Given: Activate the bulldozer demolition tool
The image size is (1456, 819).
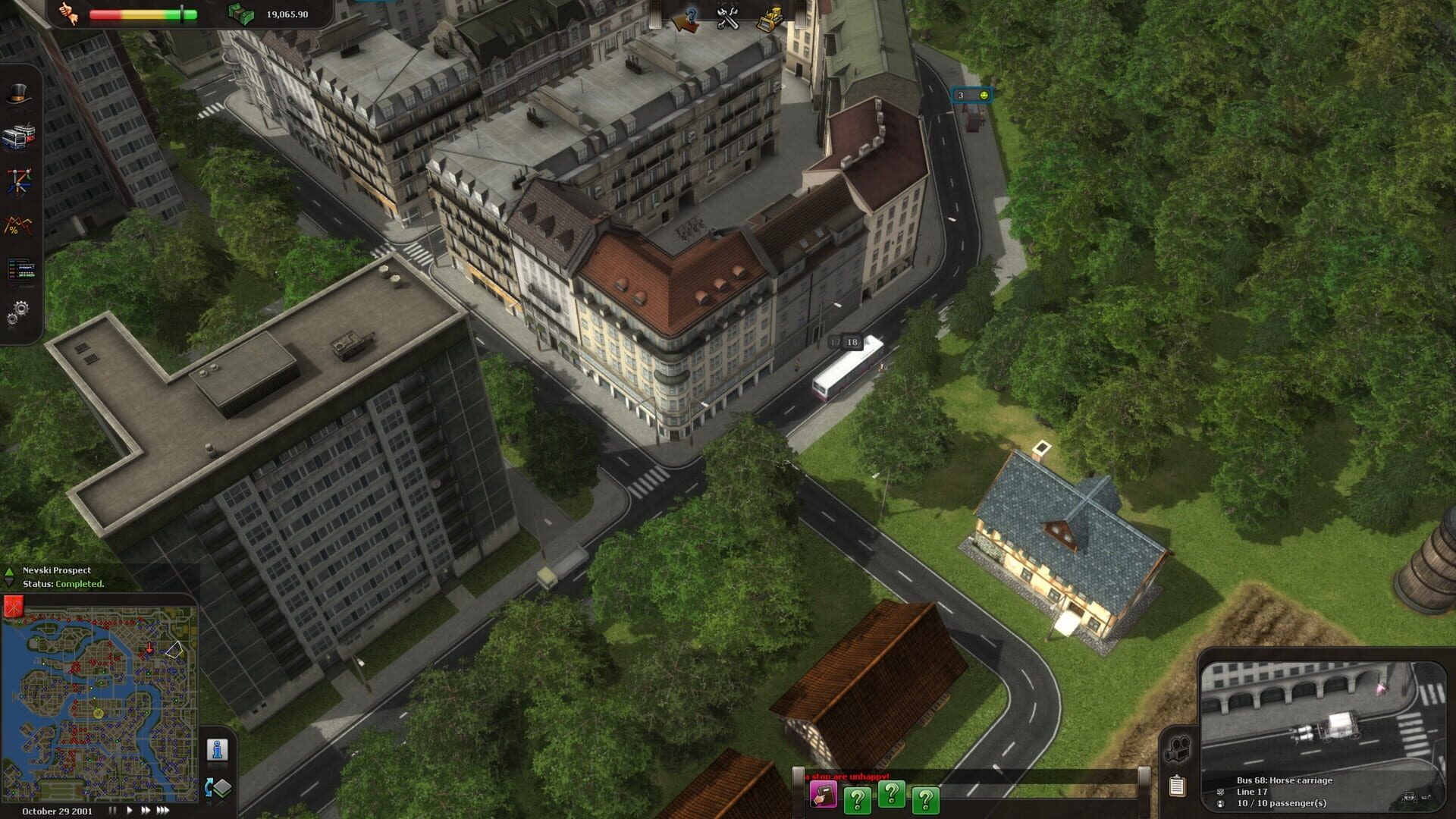Looking at the screenshot, I should [x=771, y=18].
